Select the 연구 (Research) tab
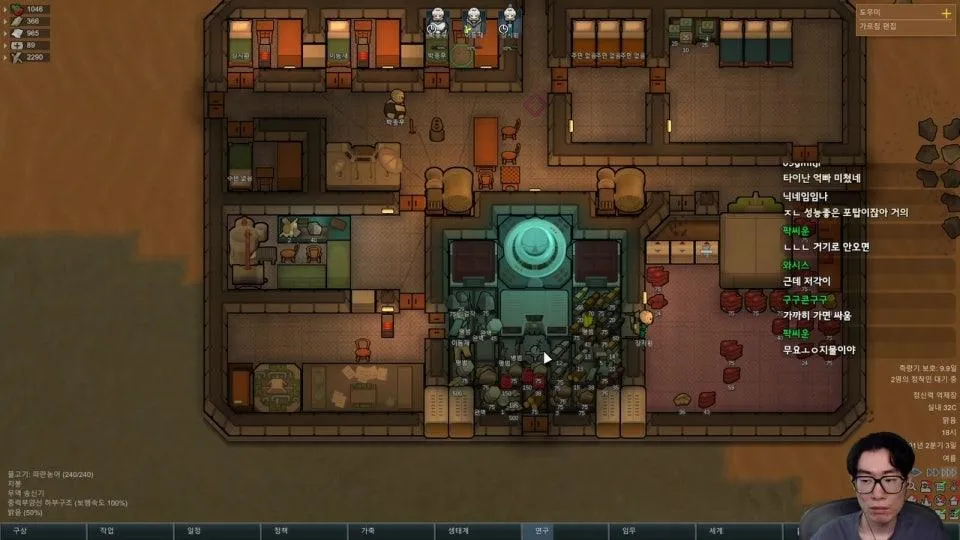 click(x=542, y=531)
